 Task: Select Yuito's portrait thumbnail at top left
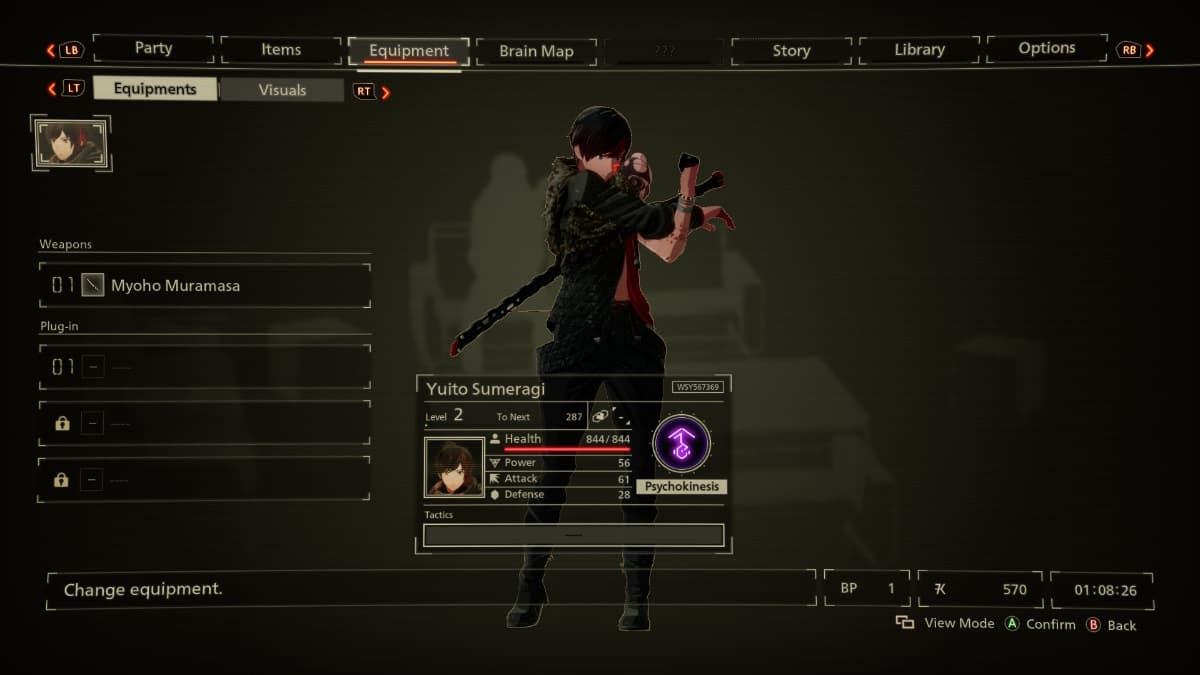[70, 143]
